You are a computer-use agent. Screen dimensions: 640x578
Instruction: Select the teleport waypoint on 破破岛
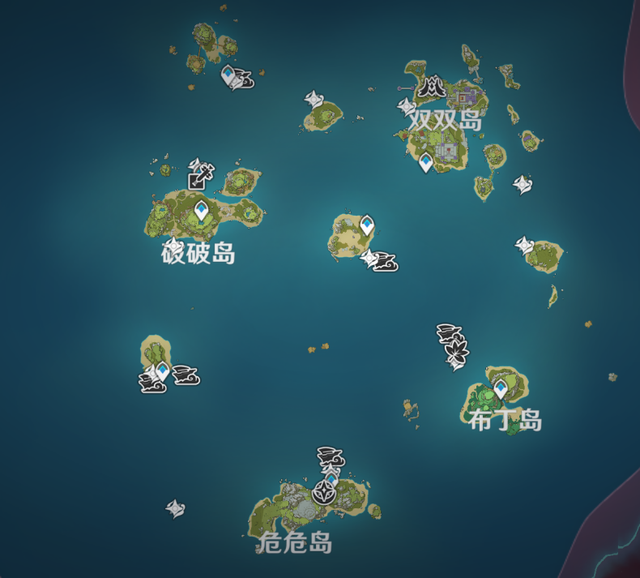pos(201,211)
